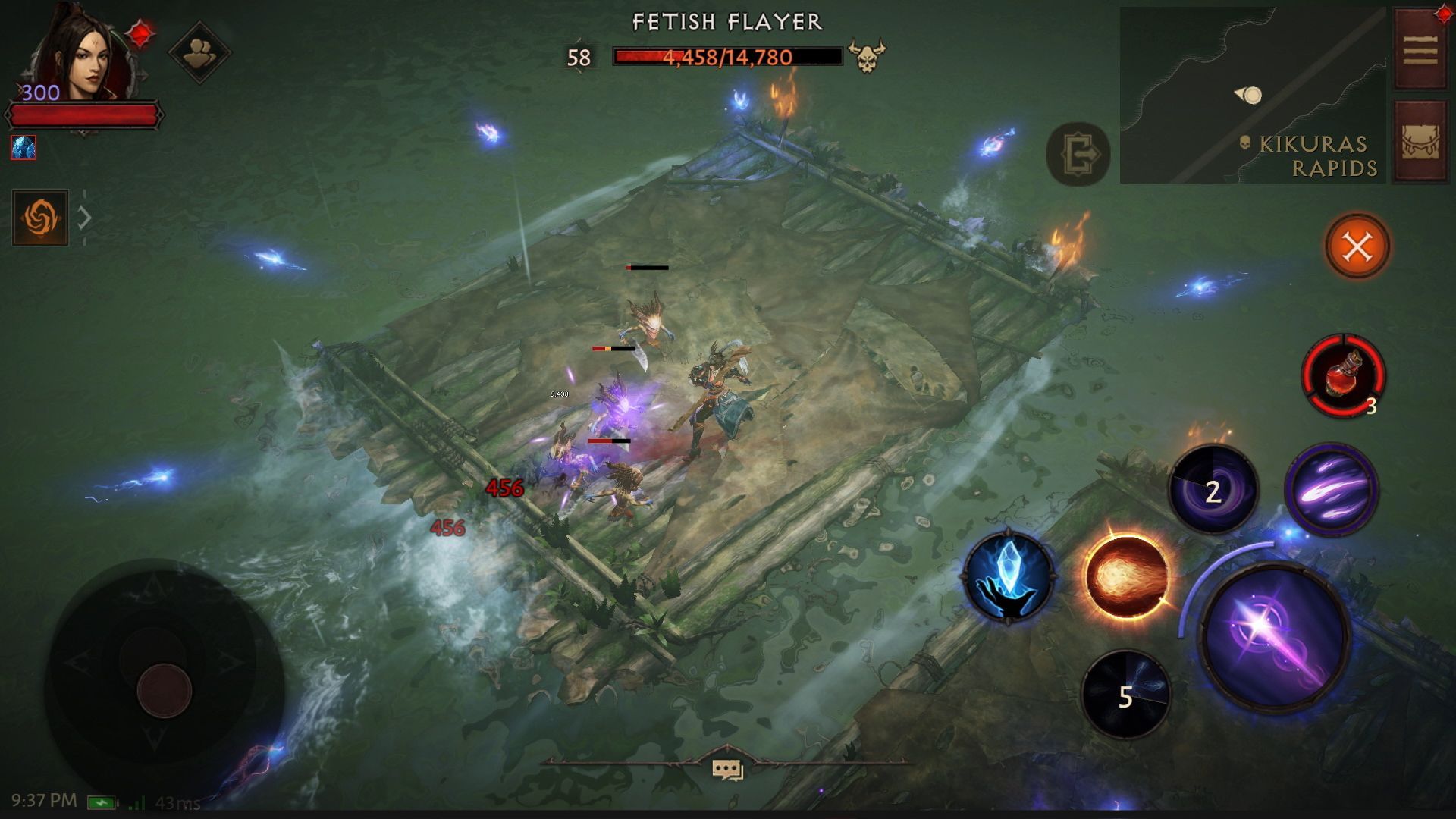Leave the rift using the exit icon
The height and width of the screenshot is (819, 1456).
tap(1078, 154)
